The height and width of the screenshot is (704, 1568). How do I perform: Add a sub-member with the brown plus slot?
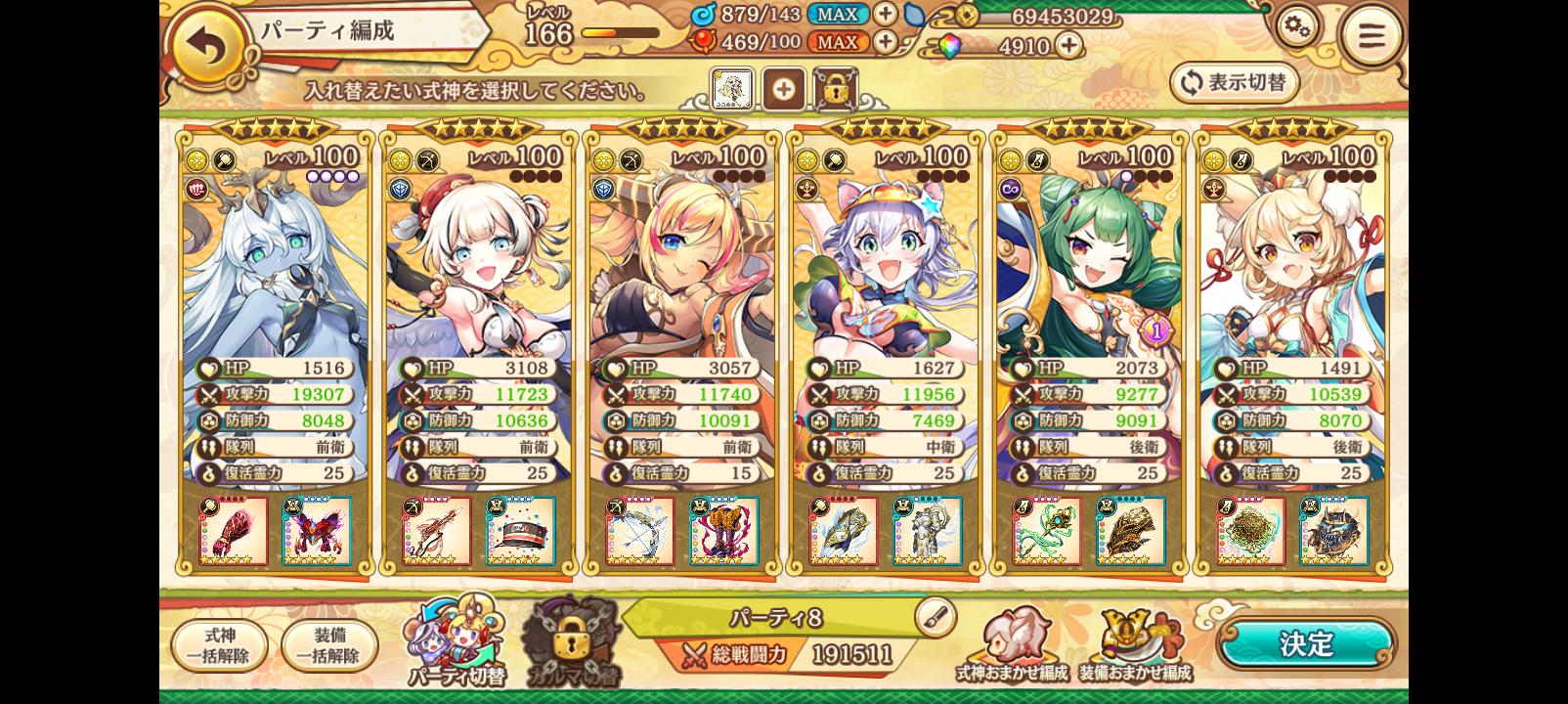[x=783, y=90]
